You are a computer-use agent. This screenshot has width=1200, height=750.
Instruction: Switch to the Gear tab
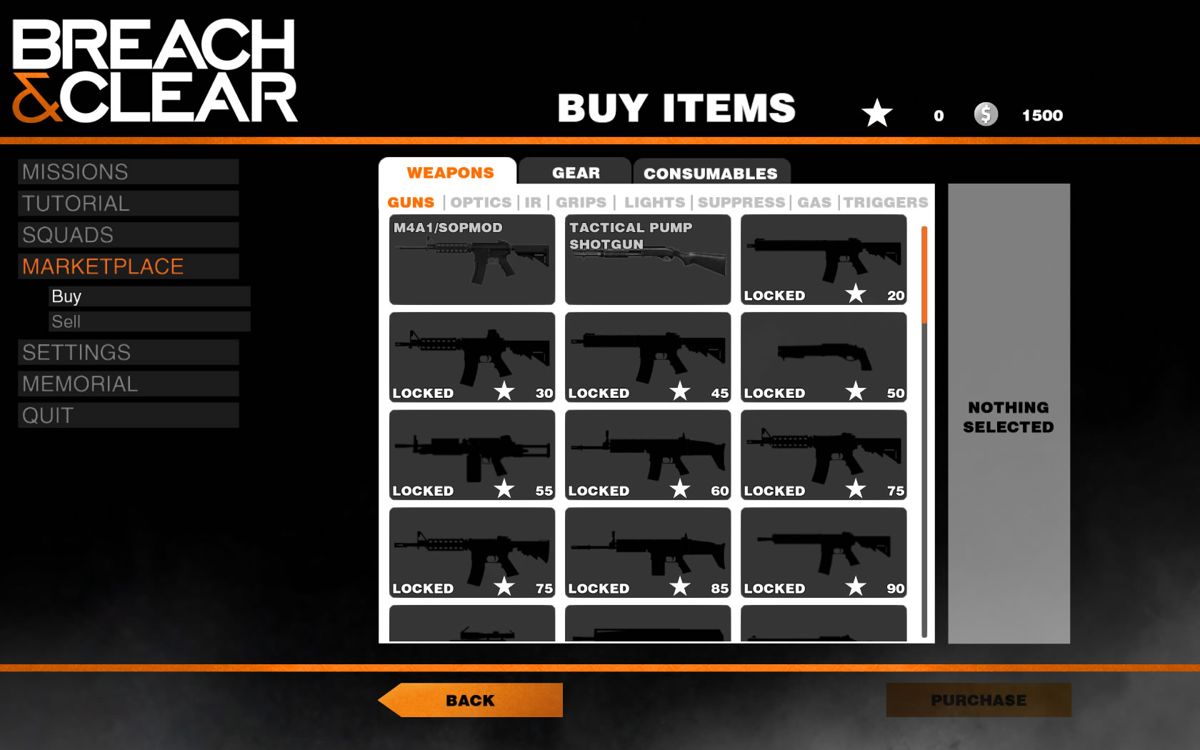pos(576,173)
